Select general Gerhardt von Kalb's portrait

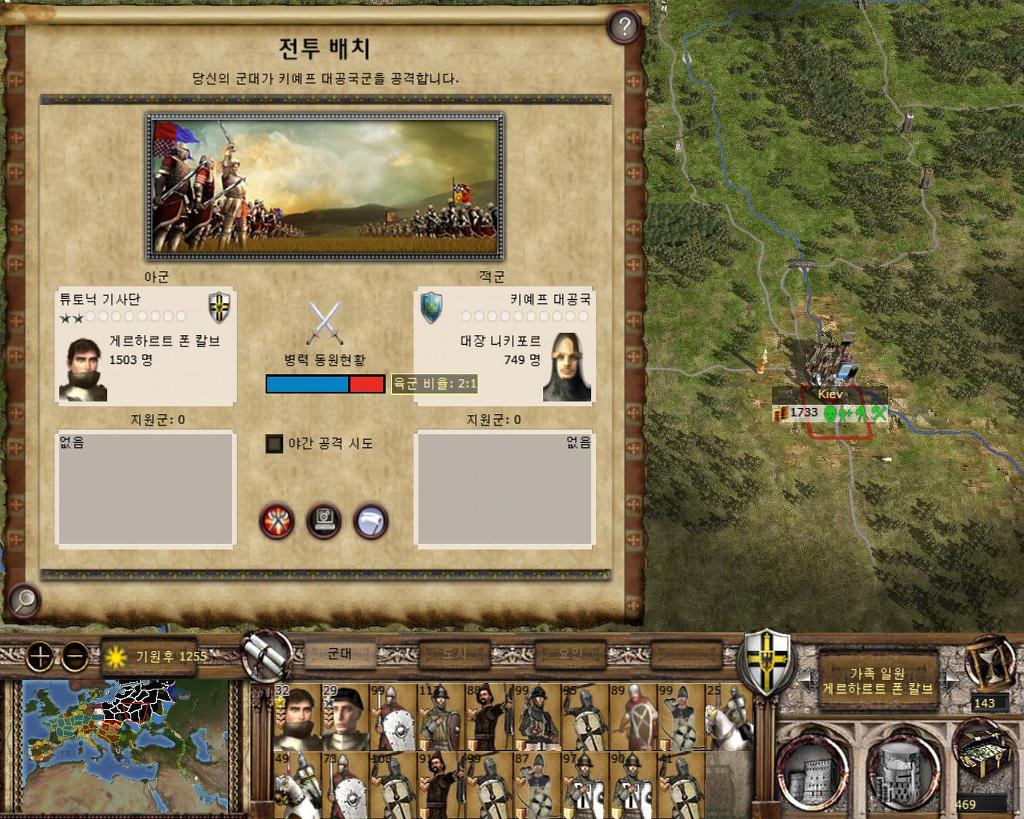coord(83,369)
